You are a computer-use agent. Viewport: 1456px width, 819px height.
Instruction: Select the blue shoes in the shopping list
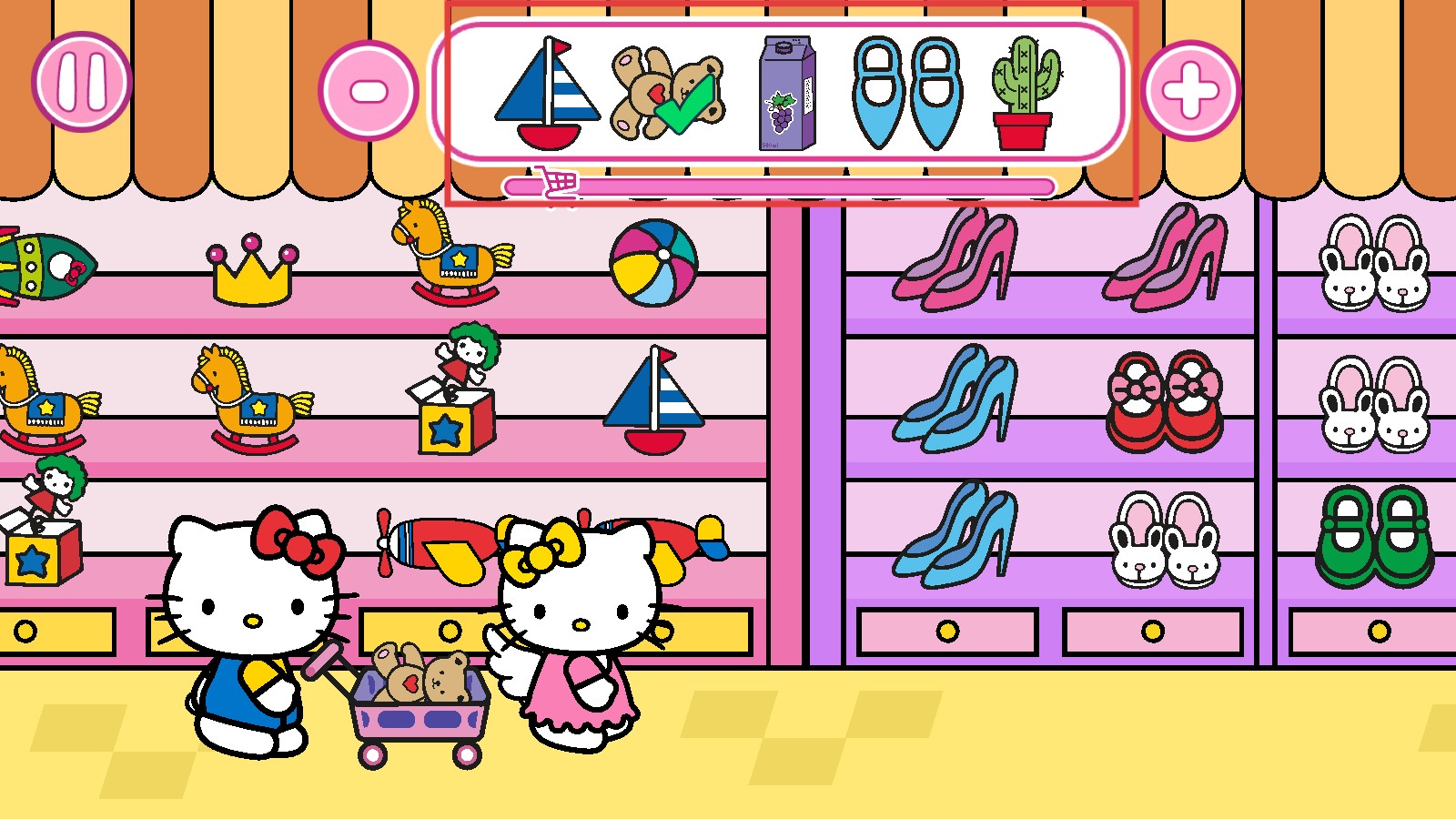click(907, 94)
